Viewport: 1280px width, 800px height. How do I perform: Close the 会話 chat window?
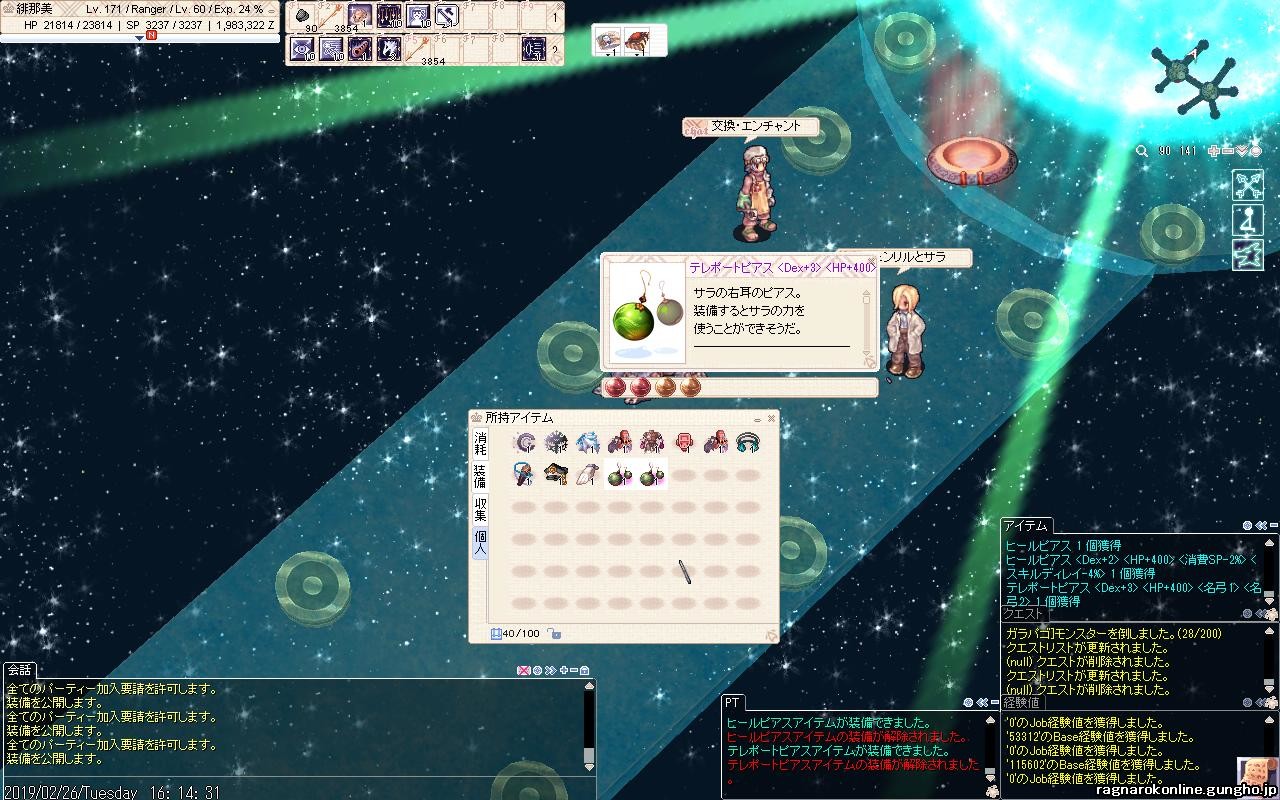pyautogui.click(x=523, y=670)
